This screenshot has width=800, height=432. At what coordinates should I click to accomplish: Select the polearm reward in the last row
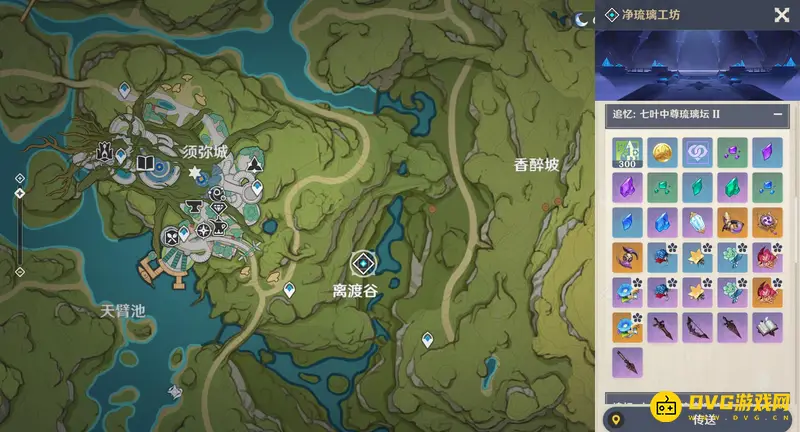627,361
